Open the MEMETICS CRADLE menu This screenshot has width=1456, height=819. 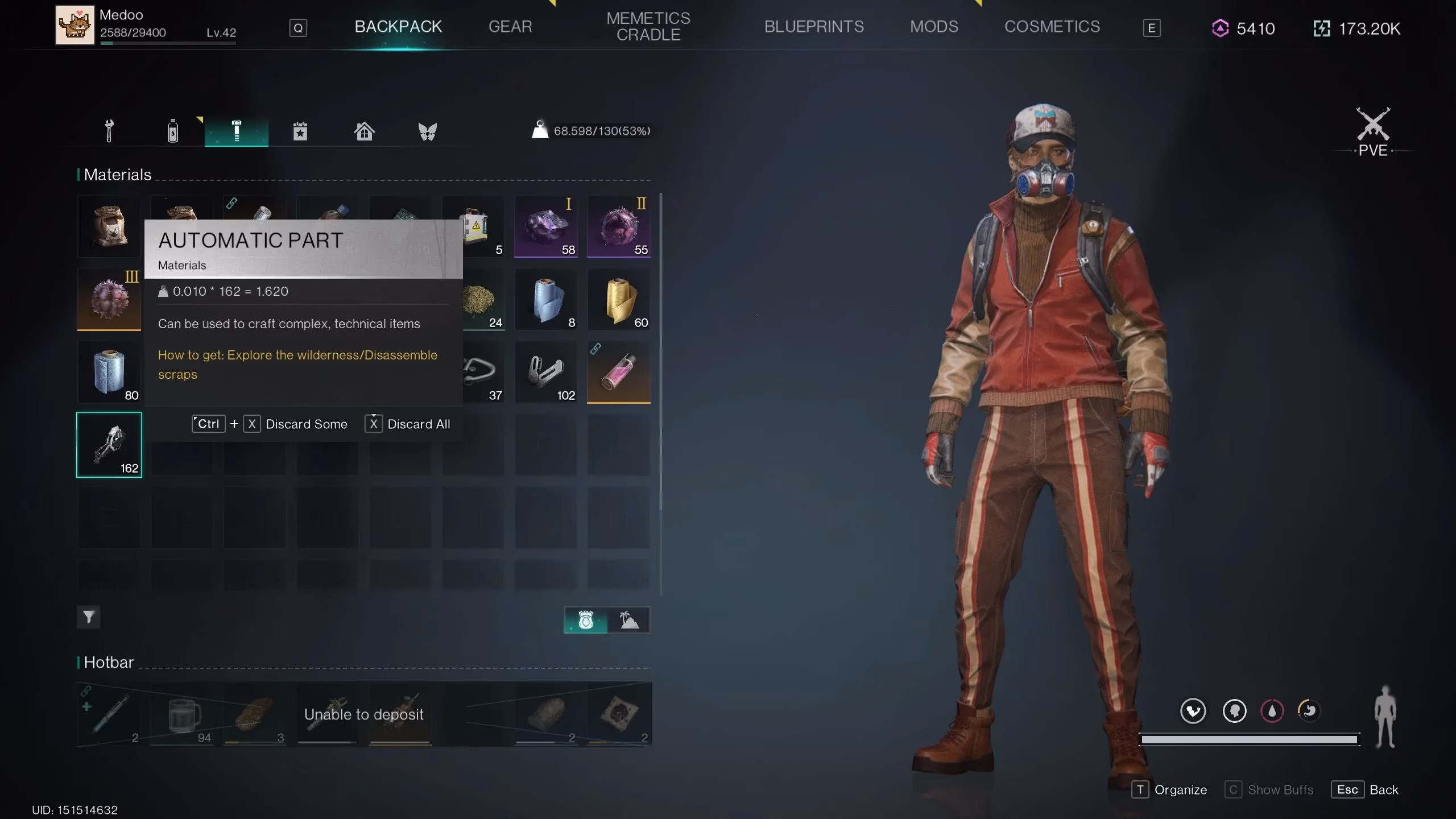648,26
